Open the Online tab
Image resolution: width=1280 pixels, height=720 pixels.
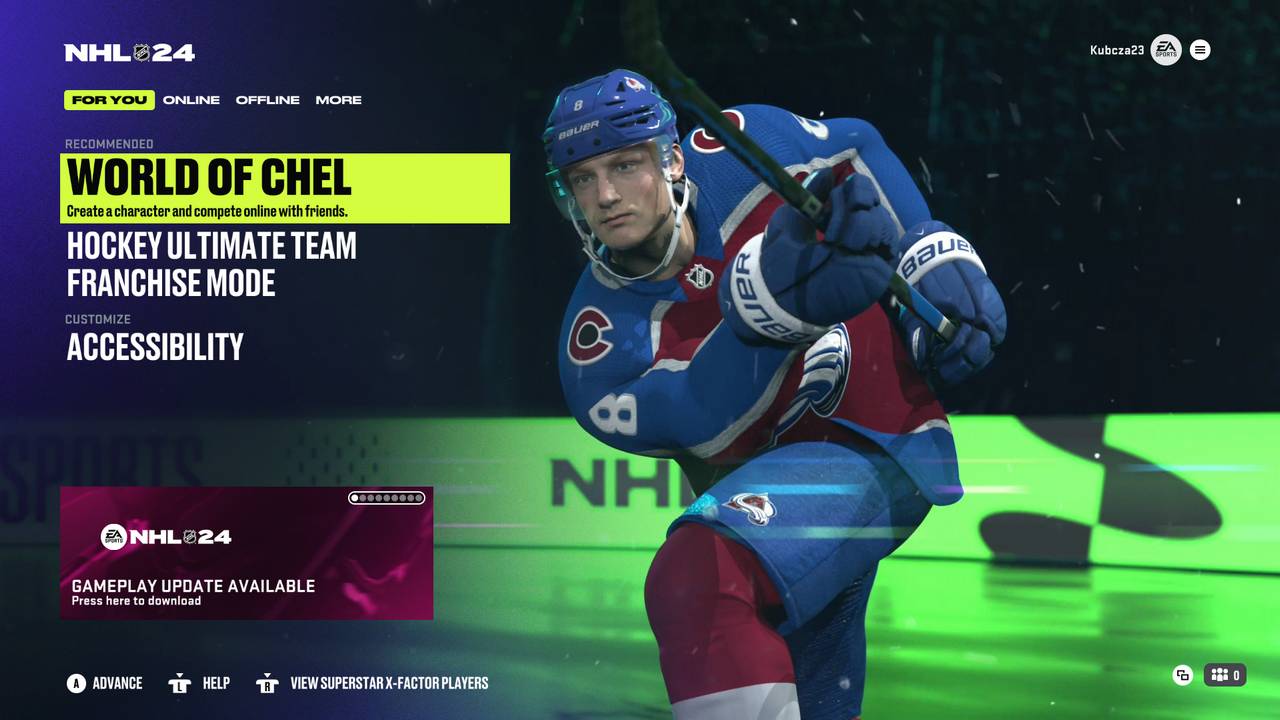coord(191,100)
